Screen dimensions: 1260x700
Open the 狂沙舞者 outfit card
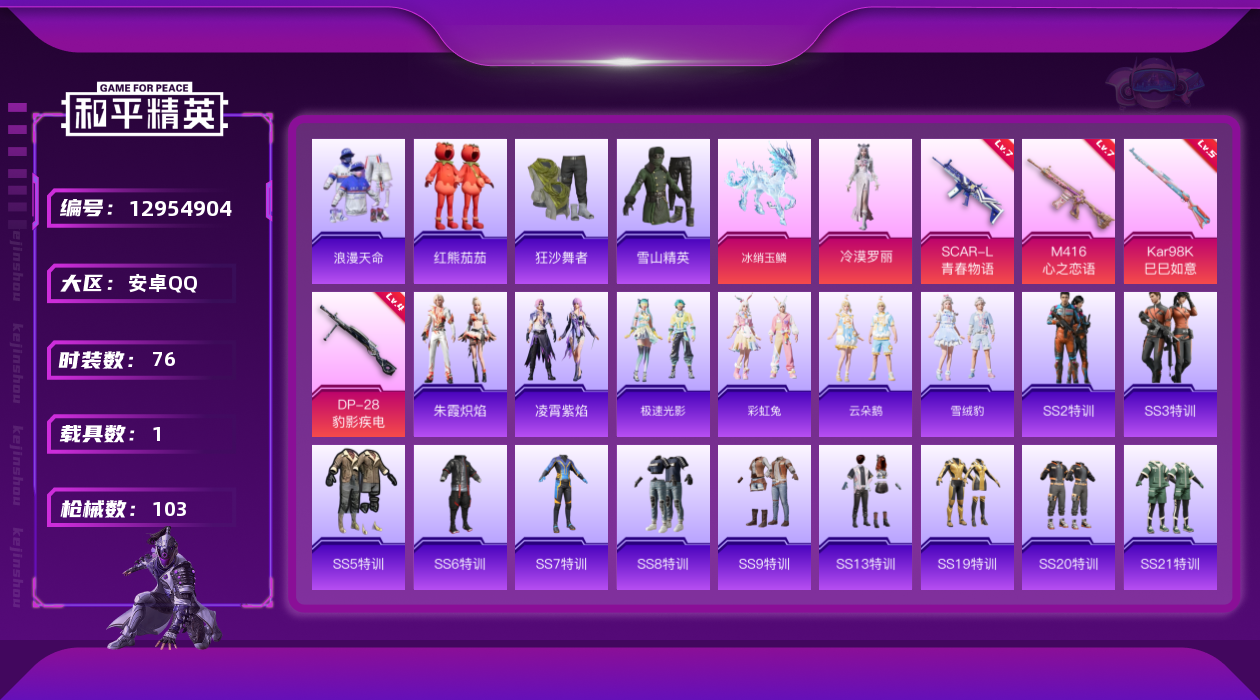561,210
